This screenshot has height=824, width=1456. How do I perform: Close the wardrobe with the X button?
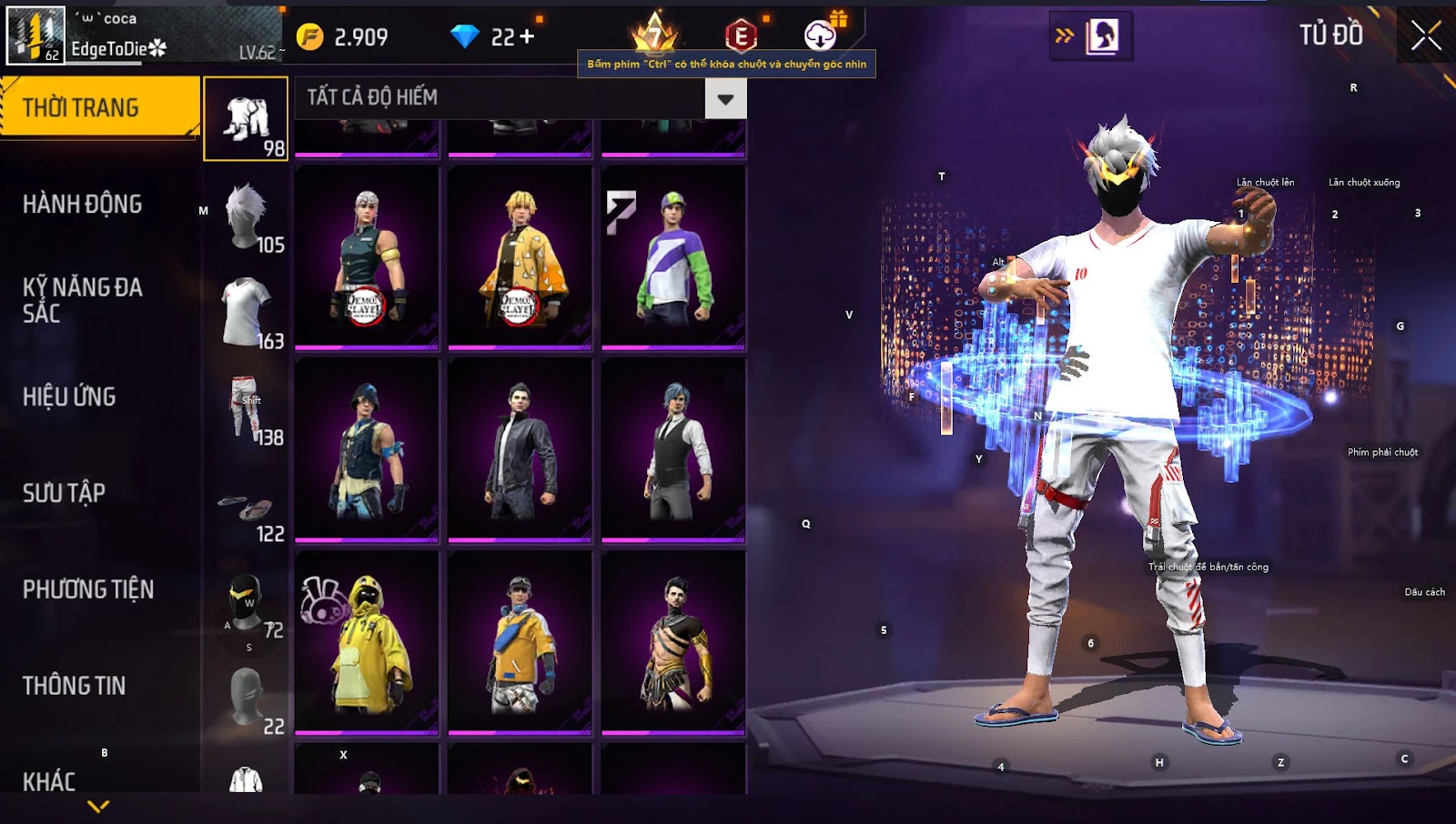[x=1426, y=36]
